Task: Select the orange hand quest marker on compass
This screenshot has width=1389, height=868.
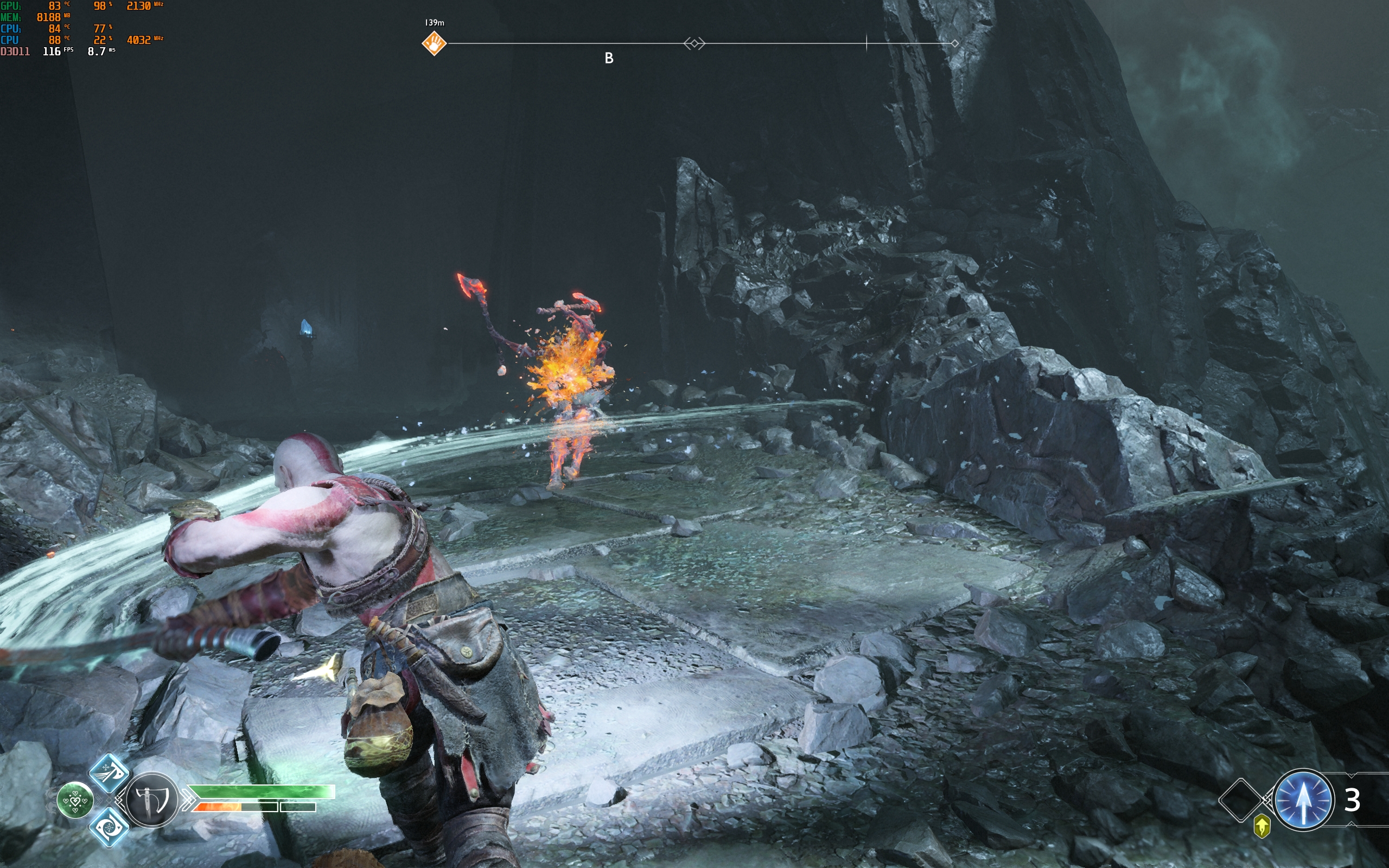Action: pyautogui.click(x=434, y=43)
